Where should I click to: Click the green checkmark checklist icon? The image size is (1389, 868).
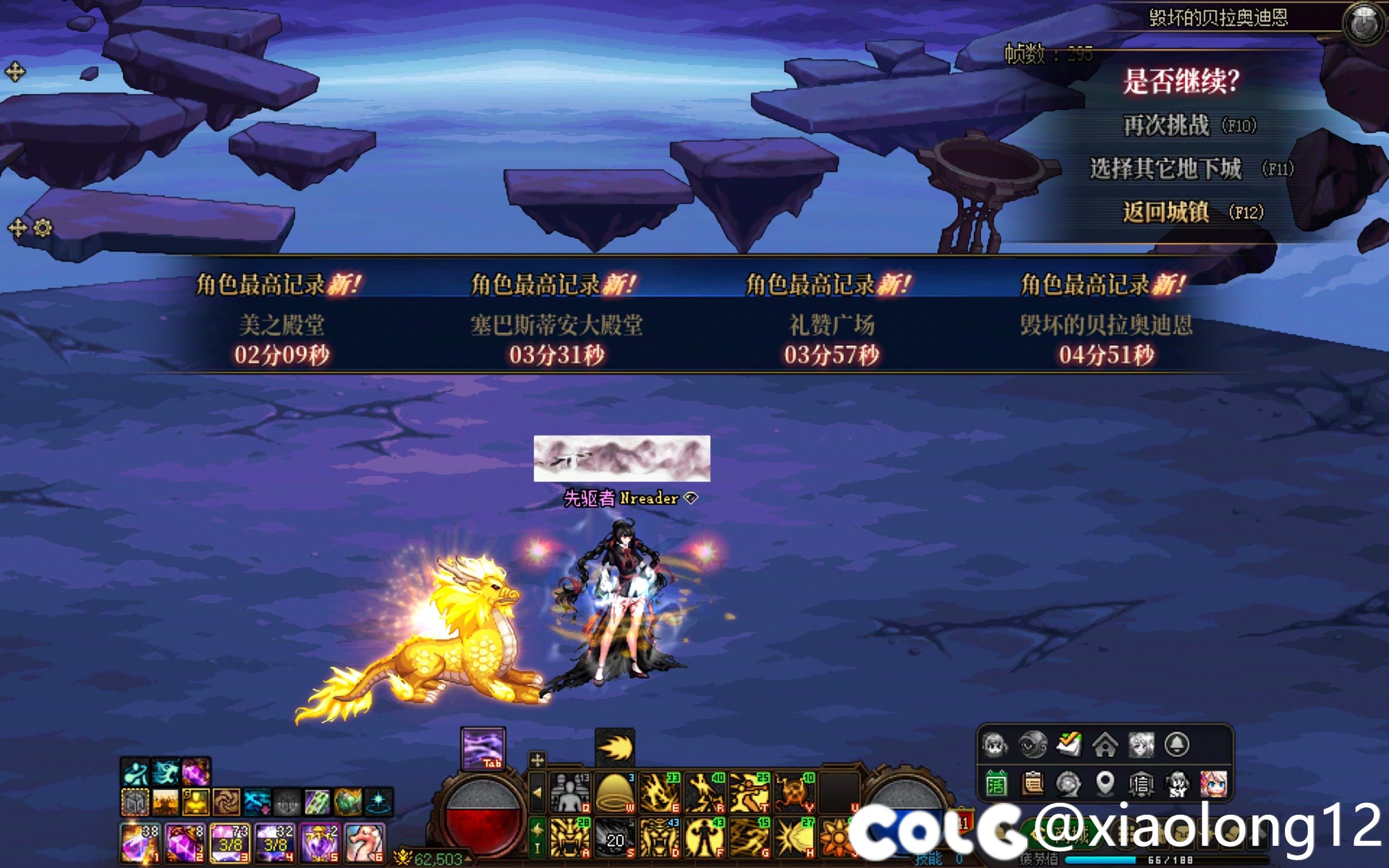[1069, 745]
